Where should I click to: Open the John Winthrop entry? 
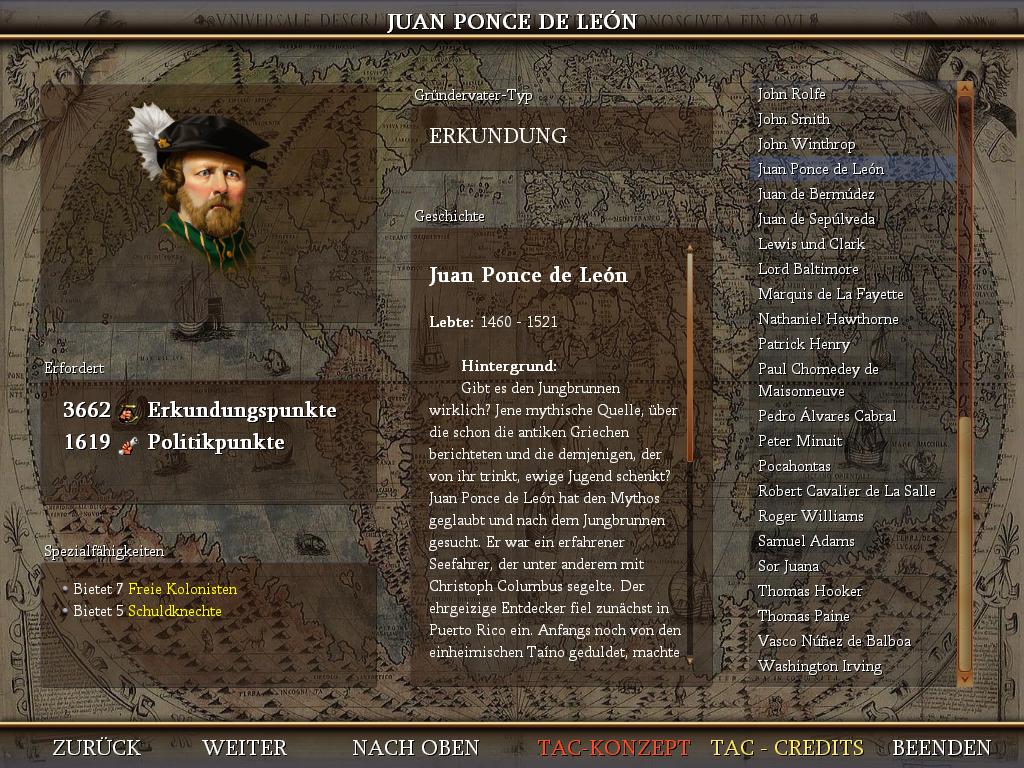coord(806,144)
